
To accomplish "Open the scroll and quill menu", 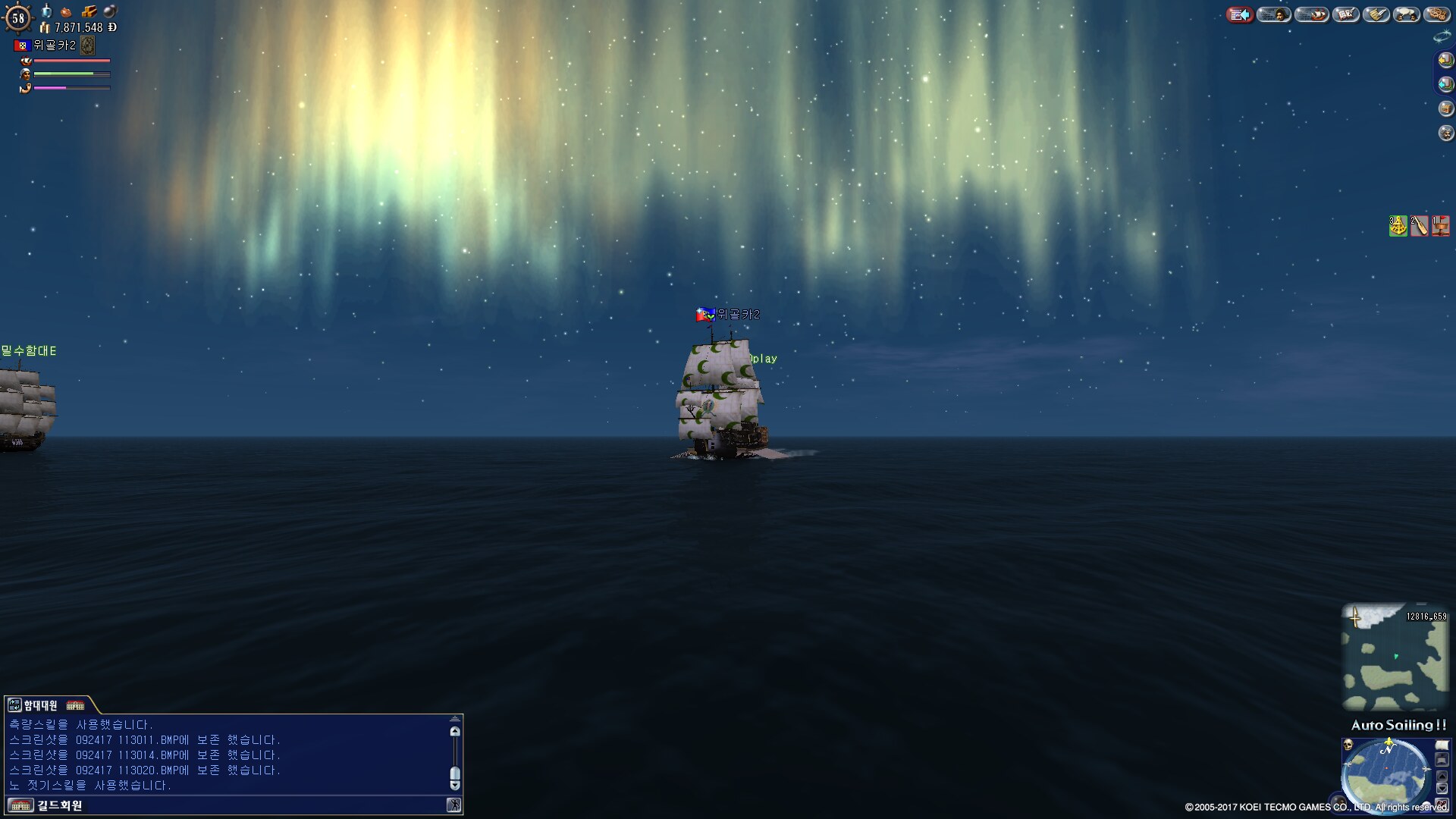I will [x=1376, y=14].
